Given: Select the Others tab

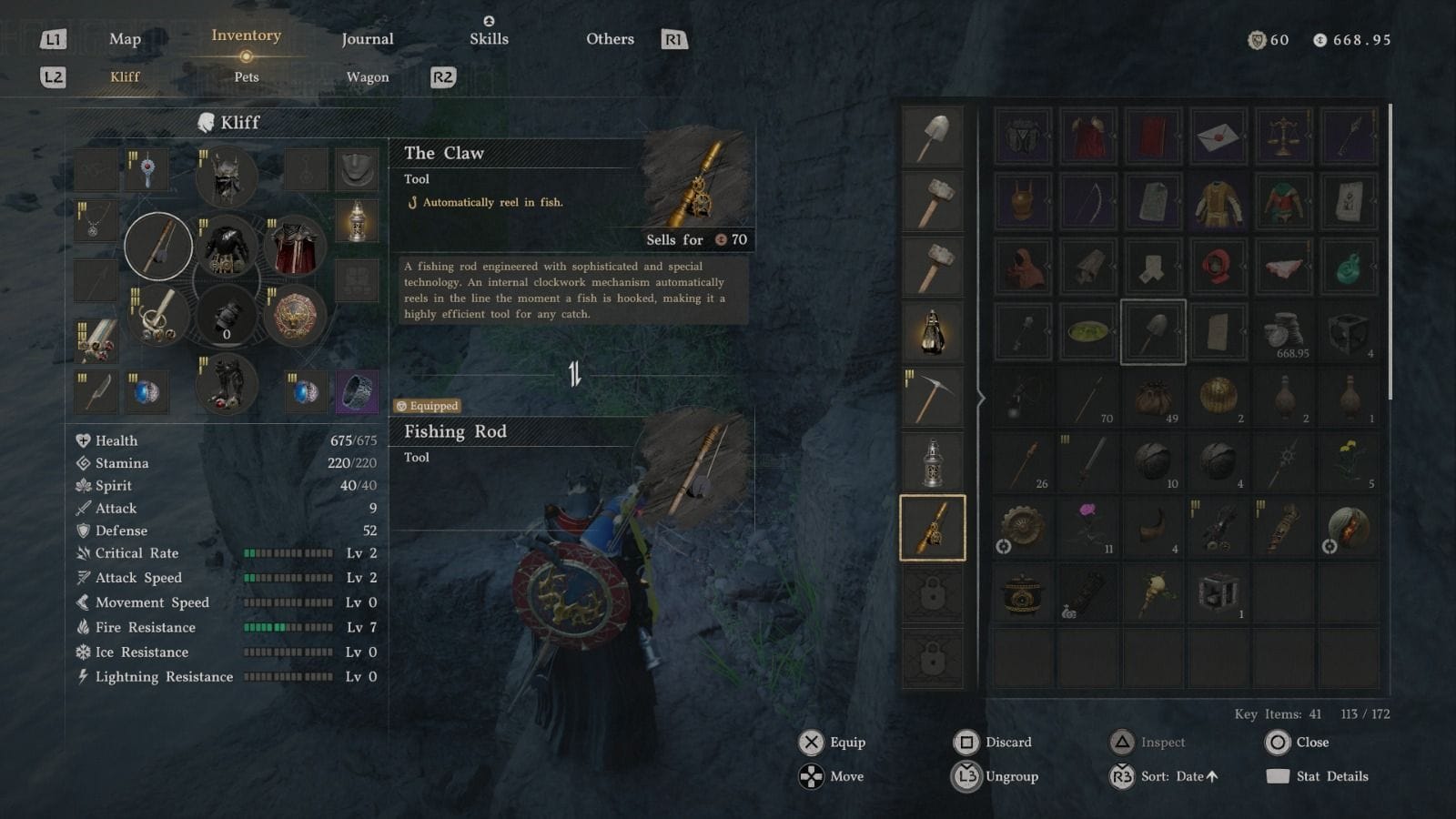Looking at the screenshot, I should click(610, 39).
